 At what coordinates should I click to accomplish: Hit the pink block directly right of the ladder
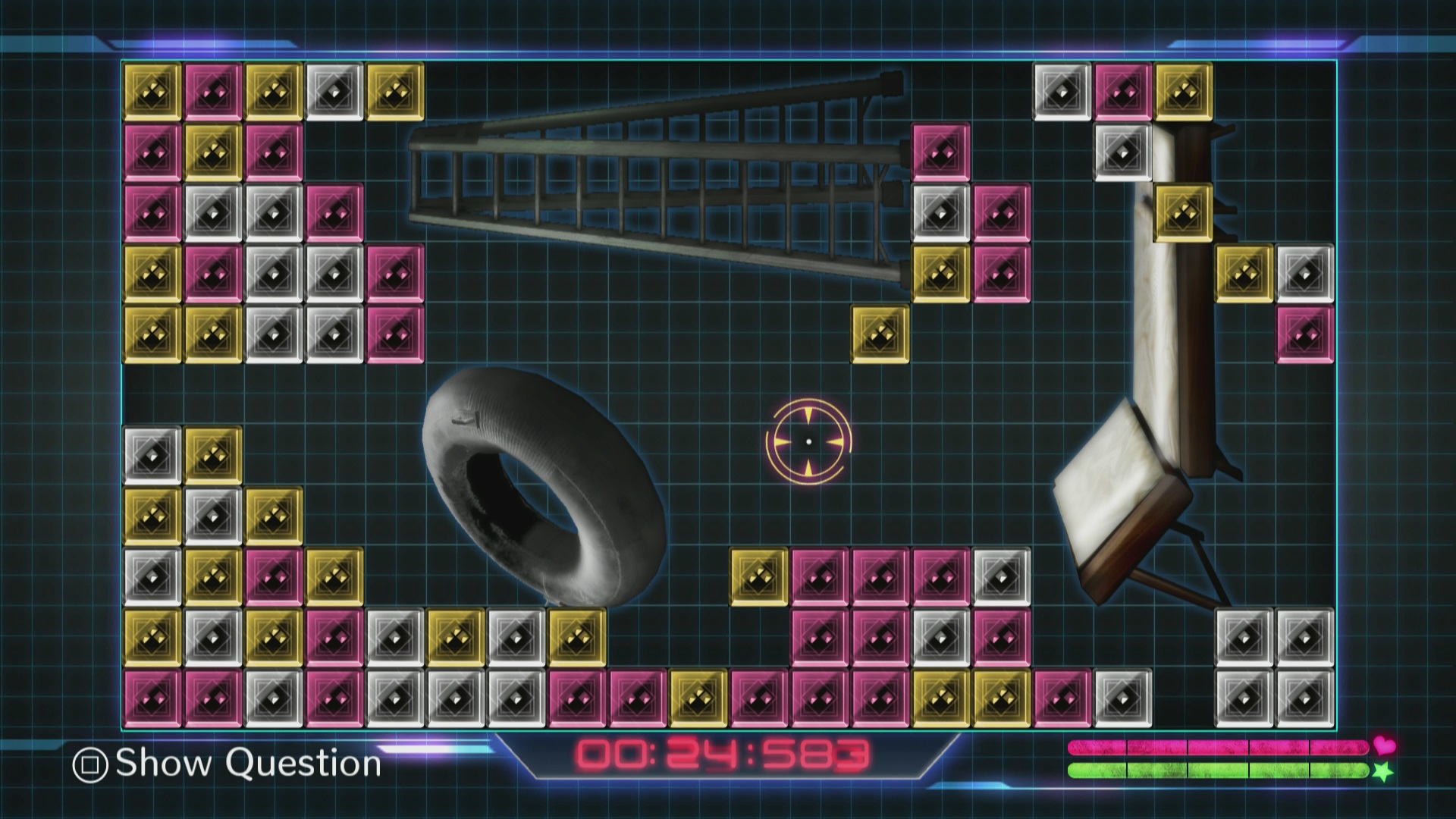coord(940,152)
